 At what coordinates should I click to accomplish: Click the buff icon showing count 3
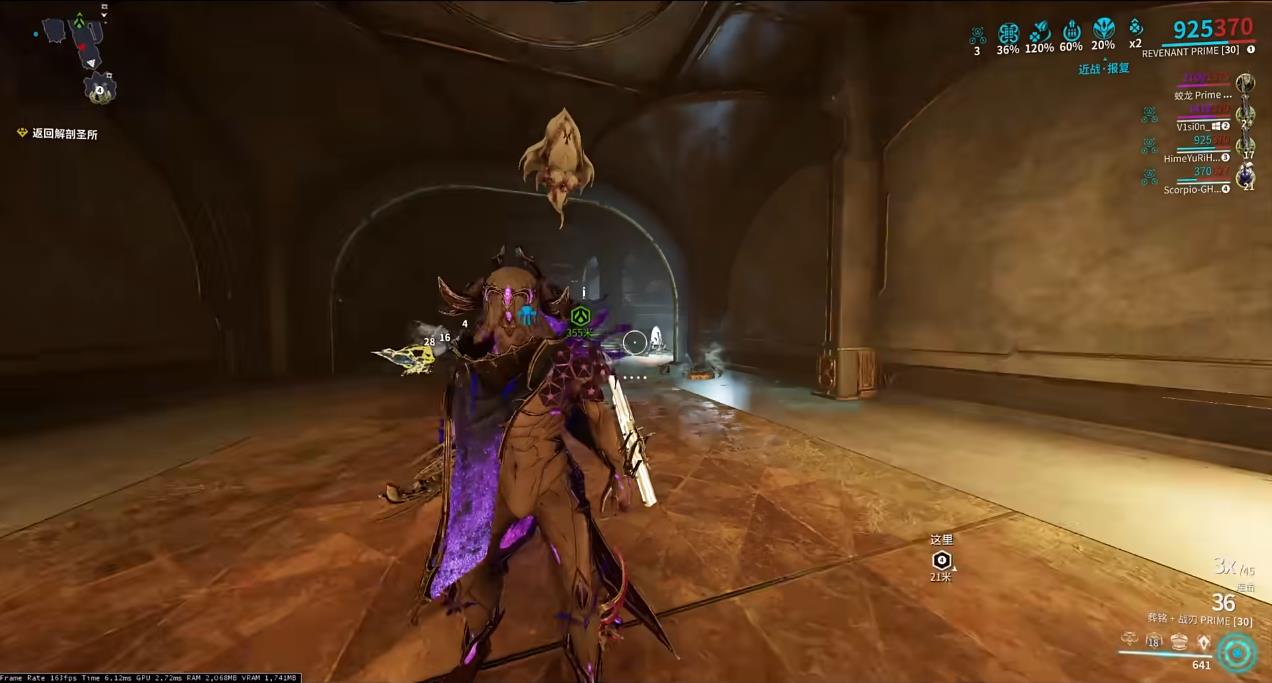click(977, 35)
